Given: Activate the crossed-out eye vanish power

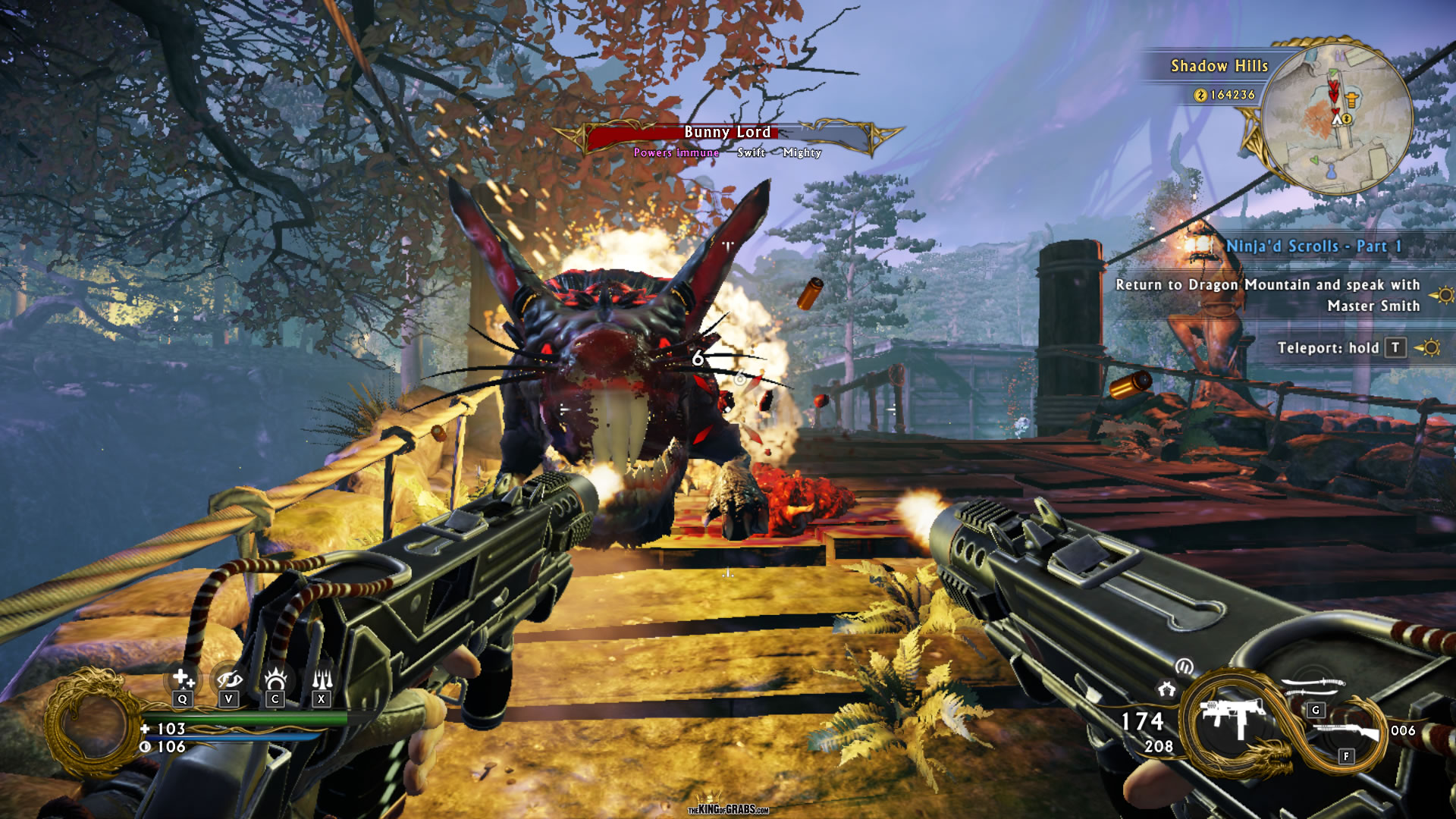Looking at the screenshot, I should (x=228, y=679).
